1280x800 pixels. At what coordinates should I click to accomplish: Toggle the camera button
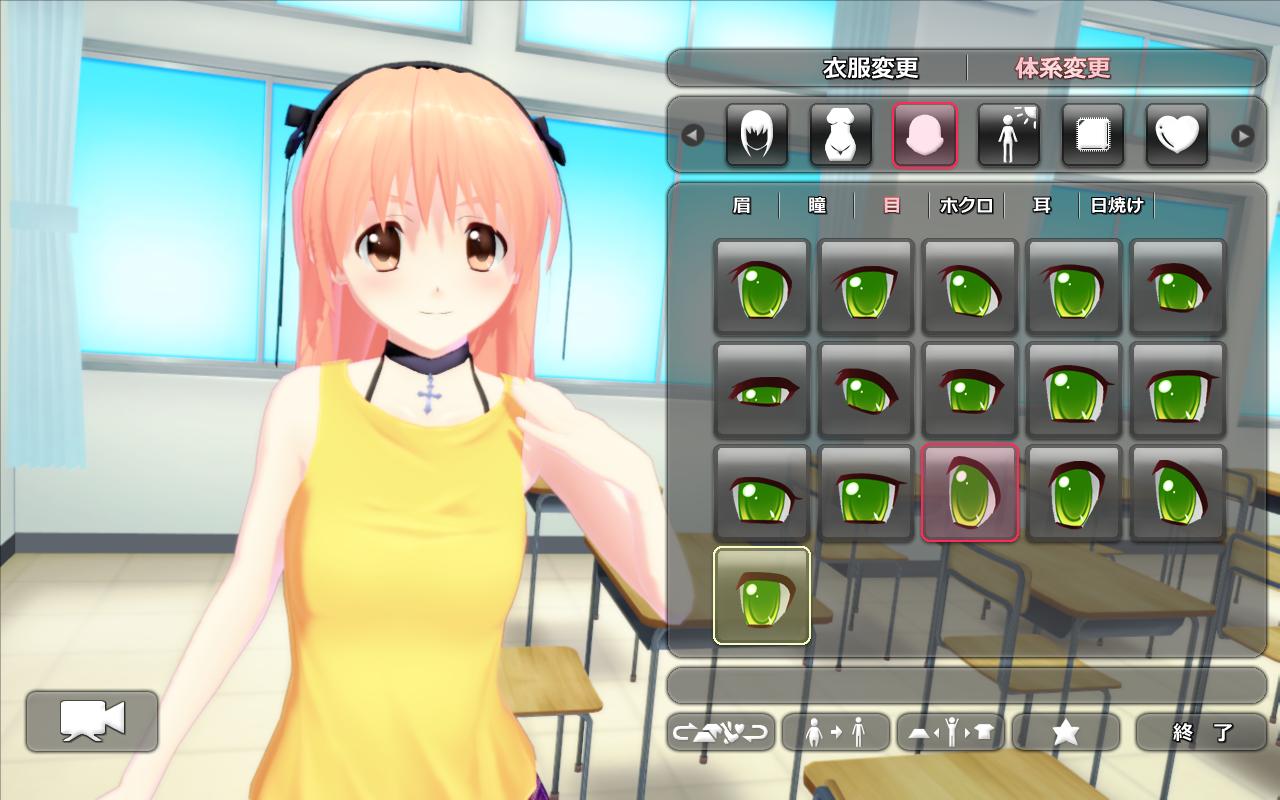(92, 721)
